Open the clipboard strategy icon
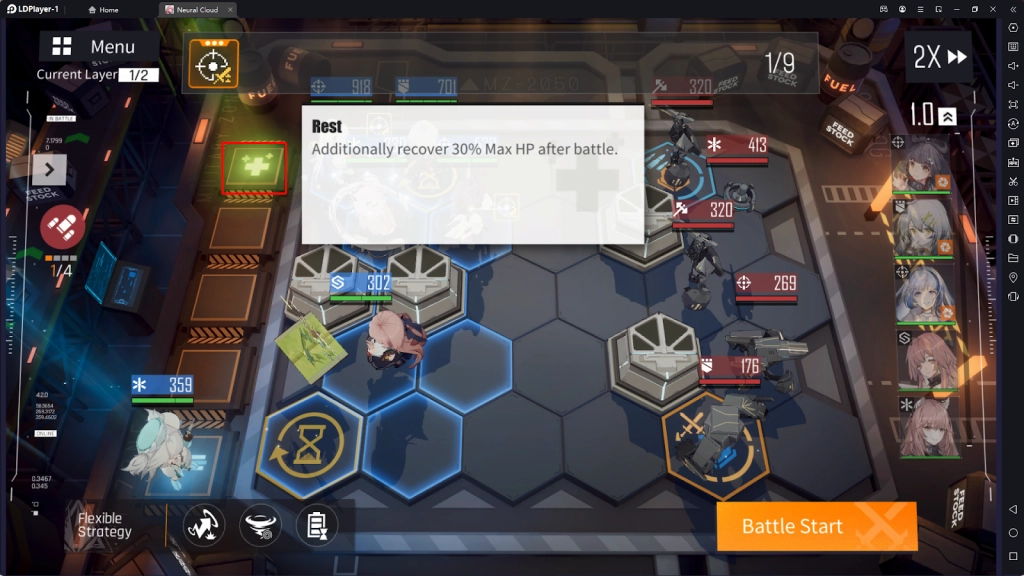The height and width of the screenshot is (576, 1024). coord(316,525)
